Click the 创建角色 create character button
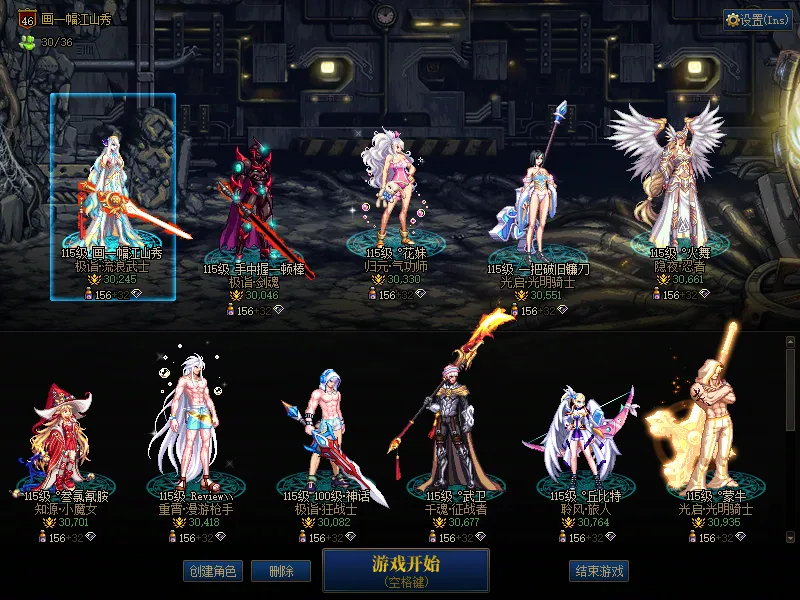This screenshot has height=600, width=800. coord(211,571)
